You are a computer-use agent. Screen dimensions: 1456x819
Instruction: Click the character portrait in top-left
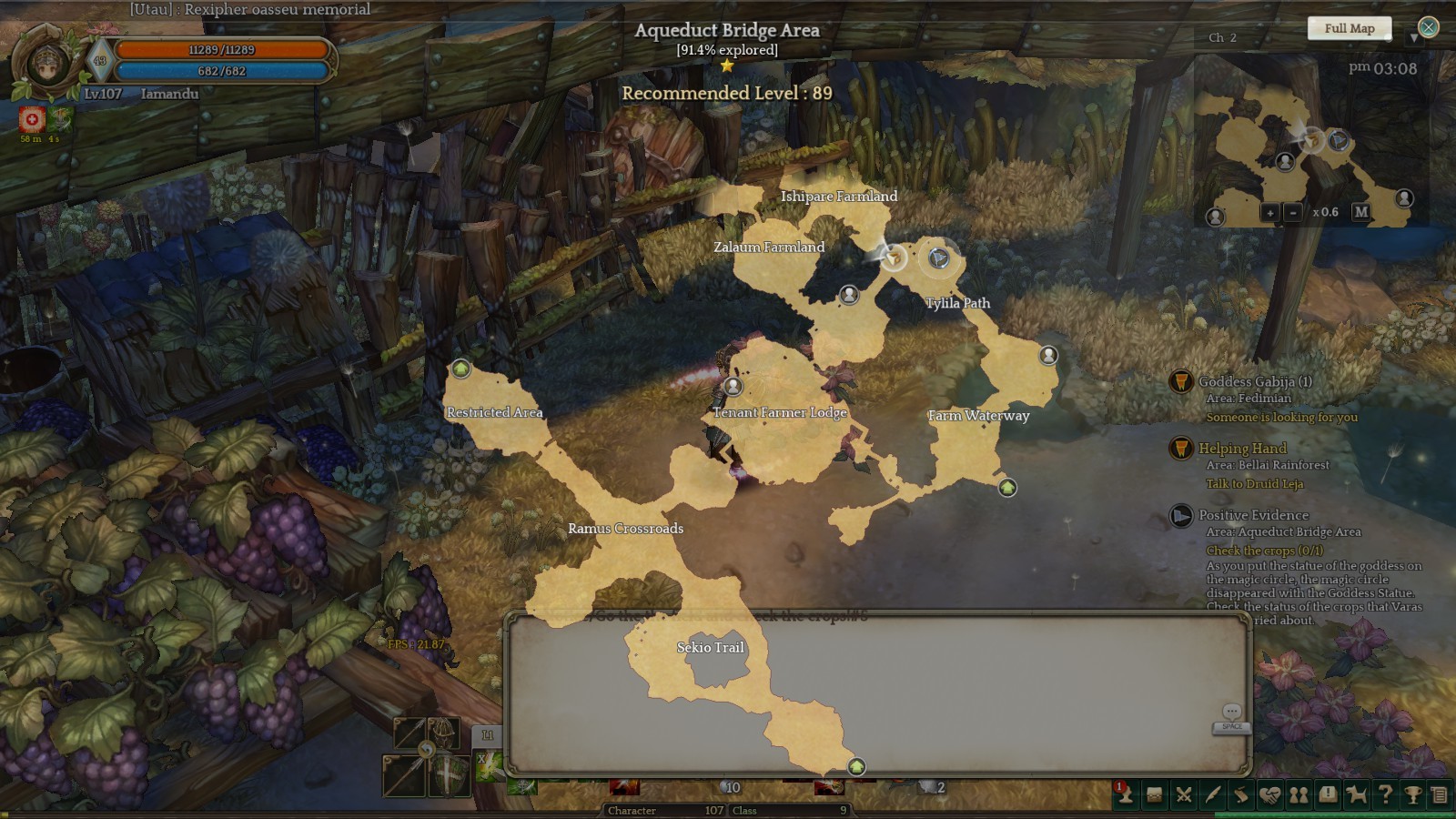tap(45, 62)
